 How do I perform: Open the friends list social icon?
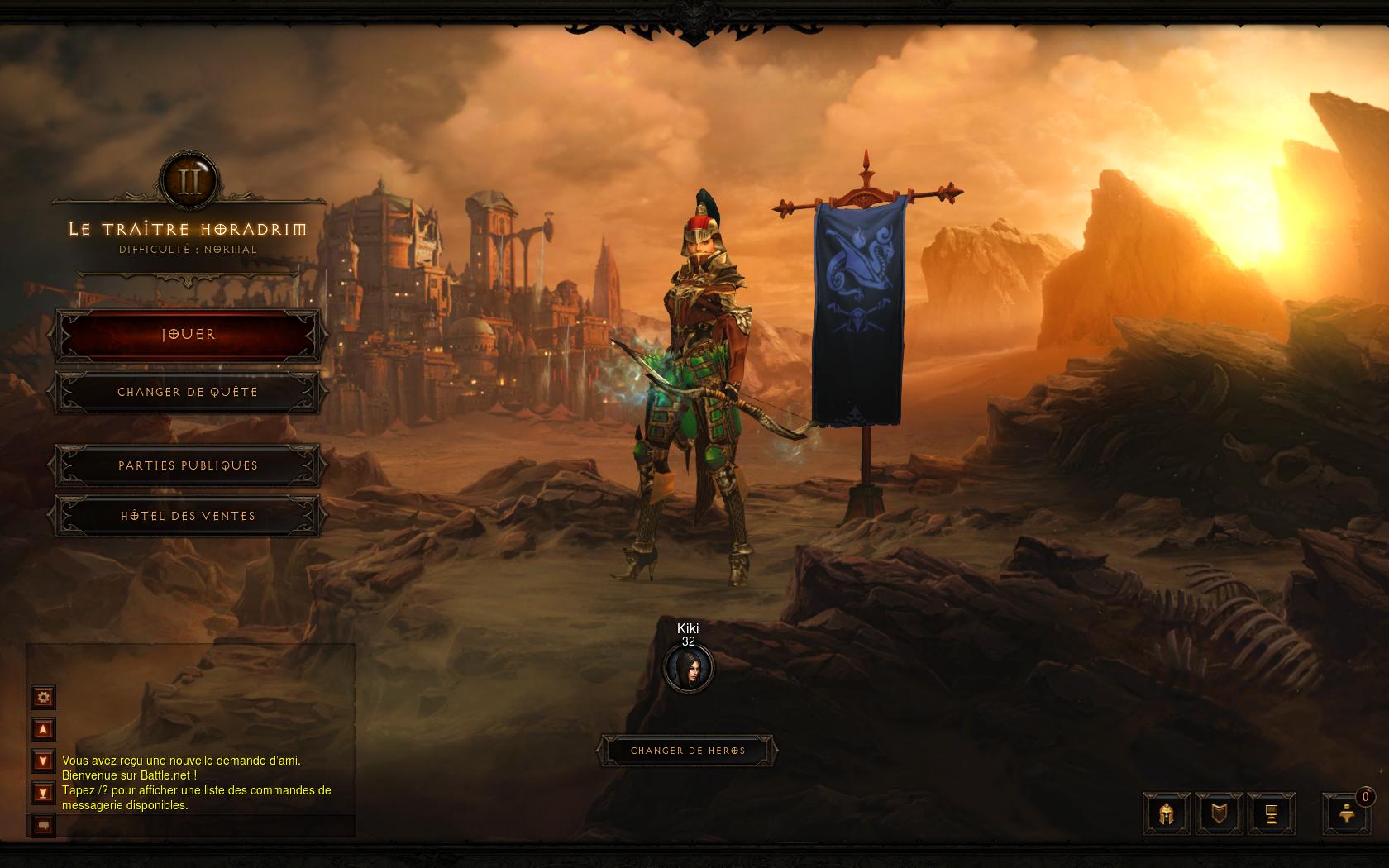click(1347, 814)
